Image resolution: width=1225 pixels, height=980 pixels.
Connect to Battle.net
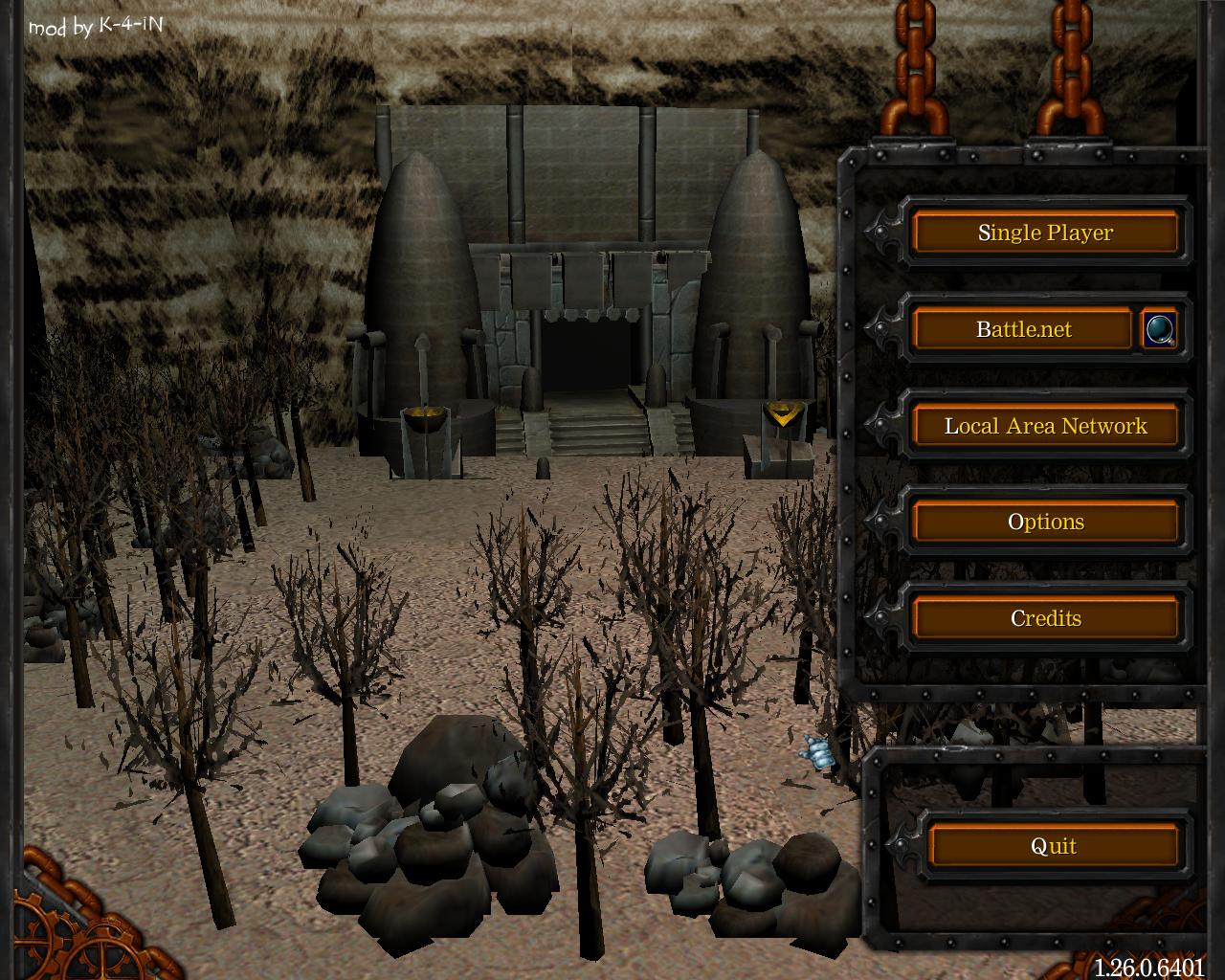tap(1023, 329)
